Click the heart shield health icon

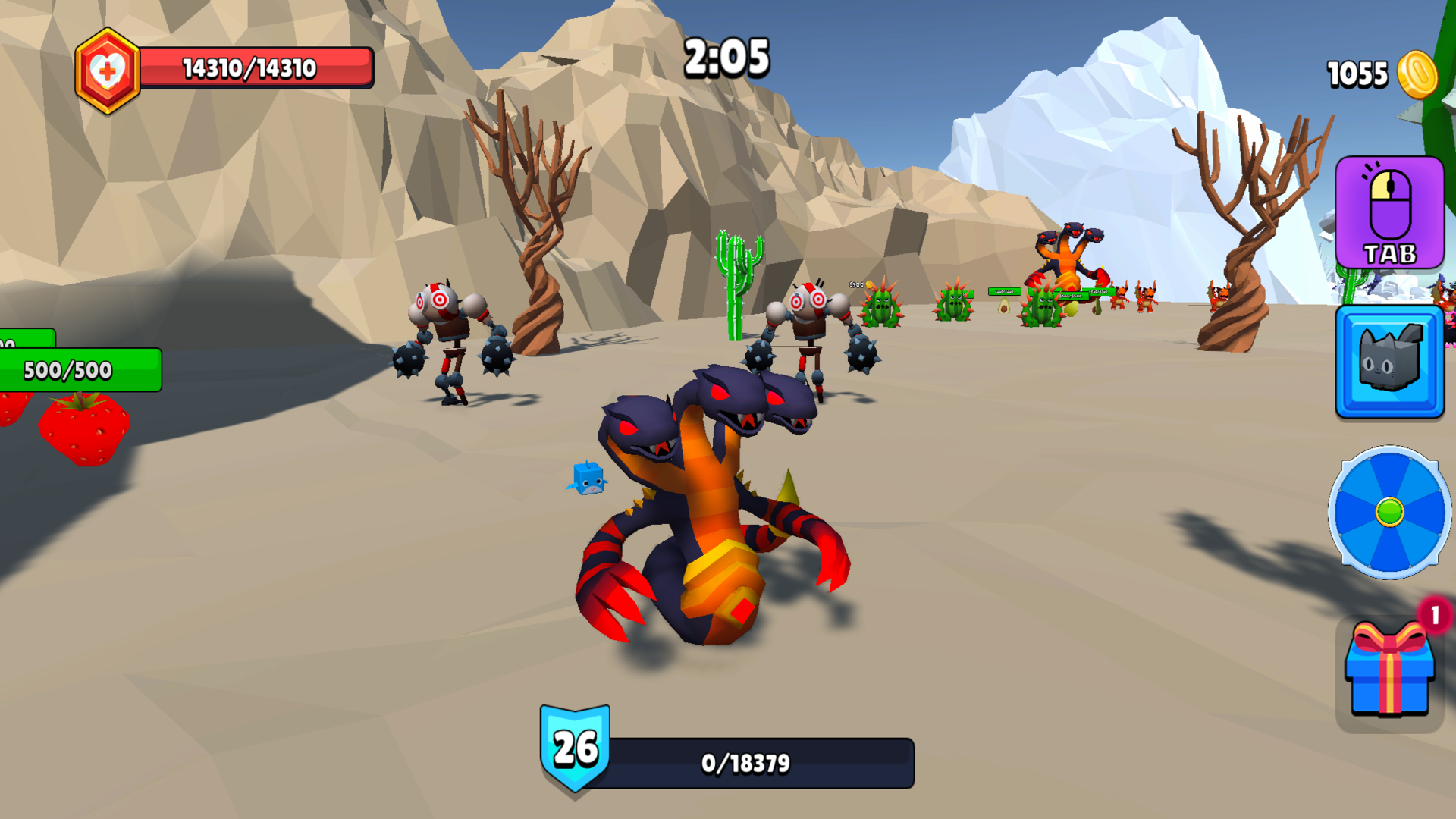click(107, 67)
